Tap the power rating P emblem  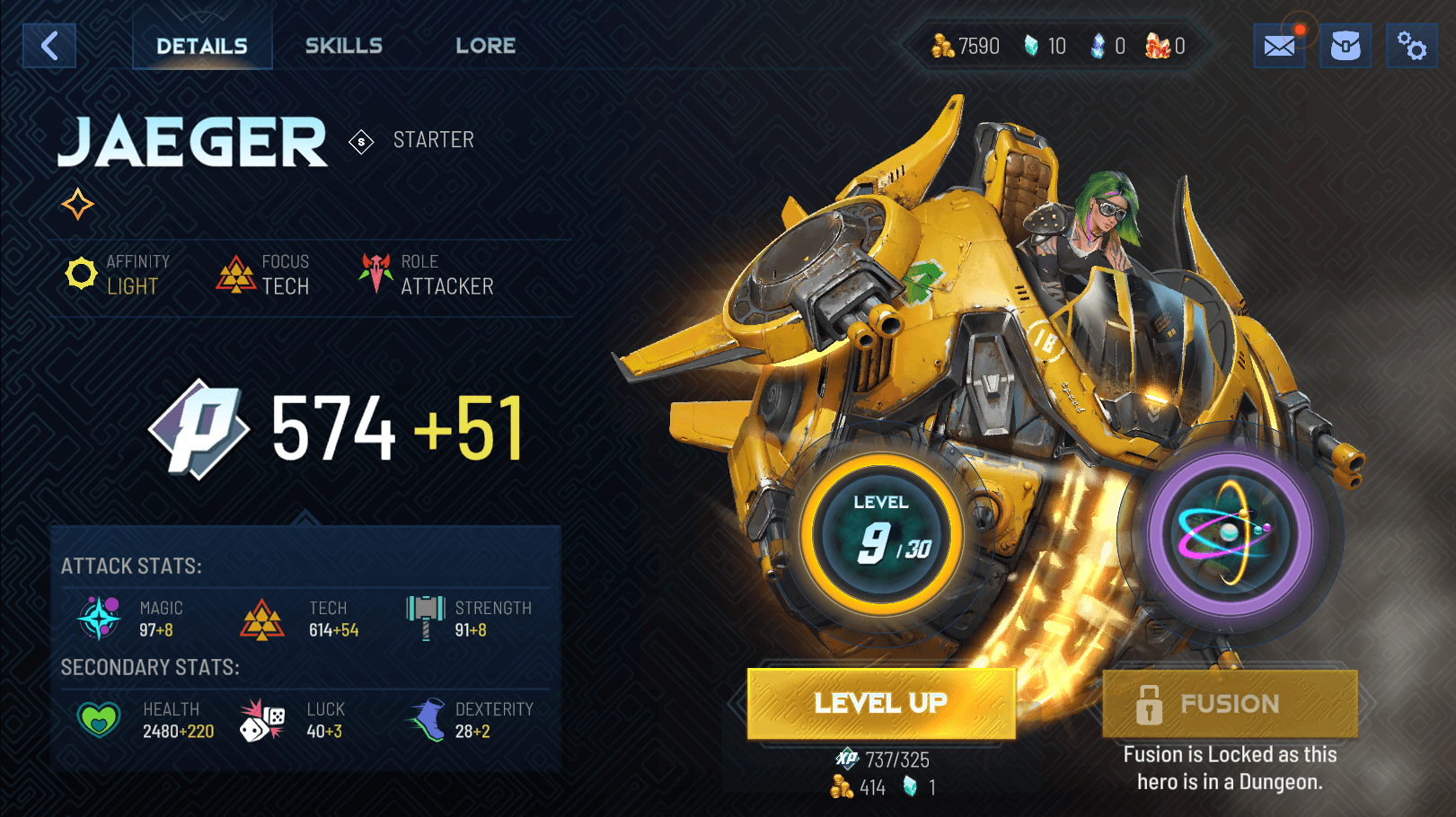[x=199, y=428]
